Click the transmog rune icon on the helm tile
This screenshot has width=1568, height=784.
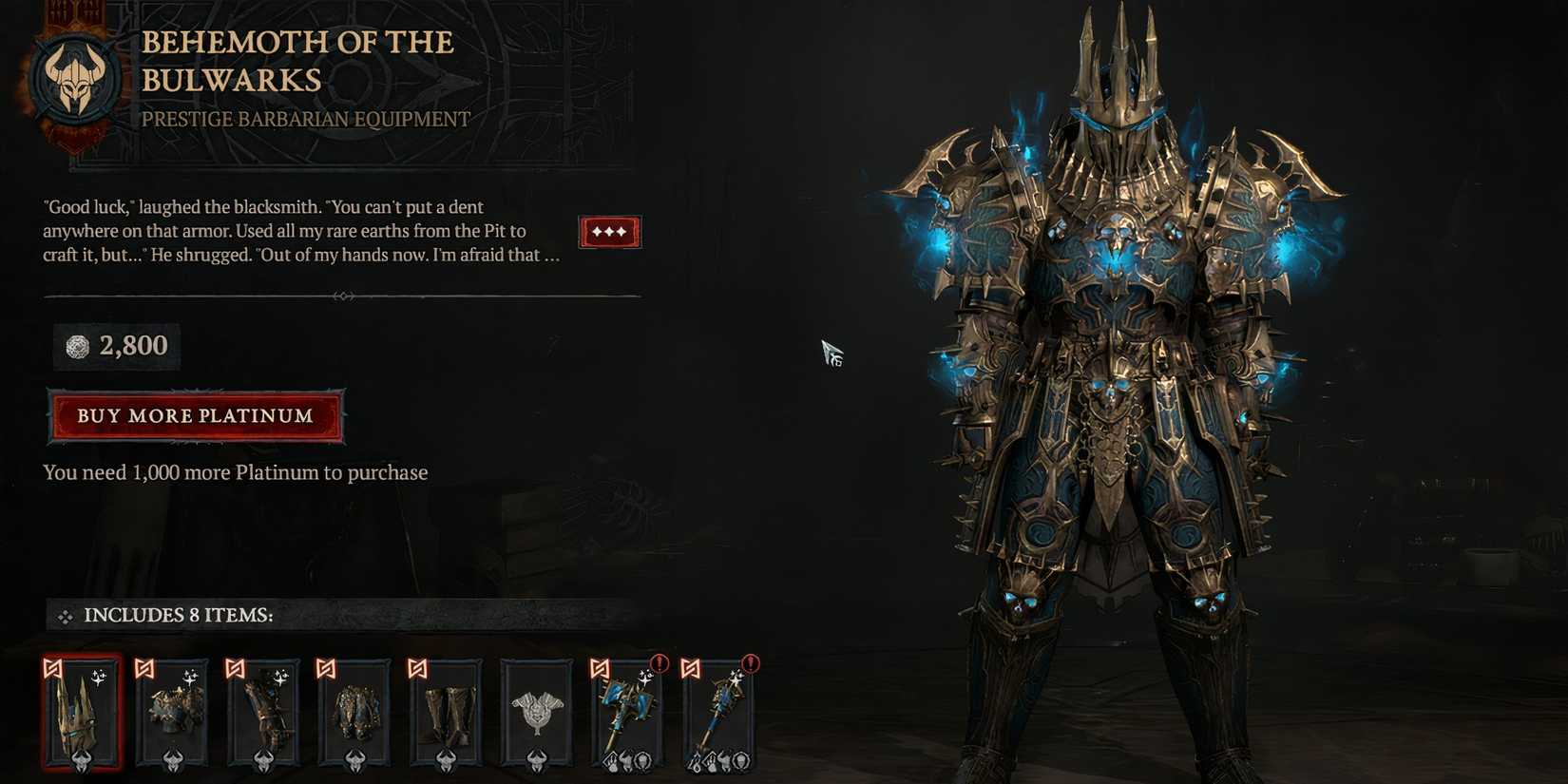[51, 666]
